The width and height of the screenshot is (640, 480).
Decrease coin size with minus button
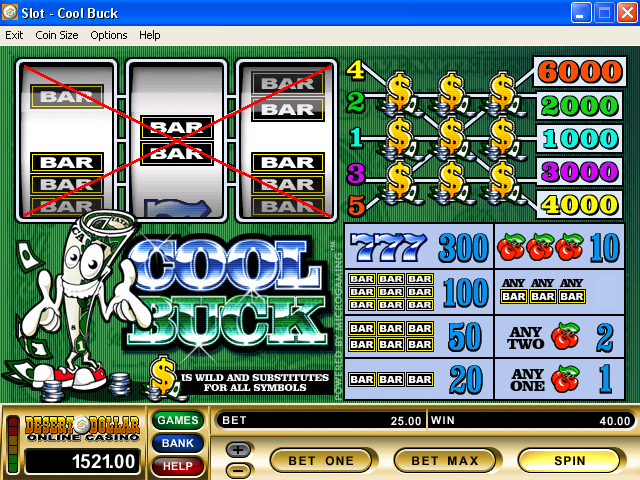point(239,469)
